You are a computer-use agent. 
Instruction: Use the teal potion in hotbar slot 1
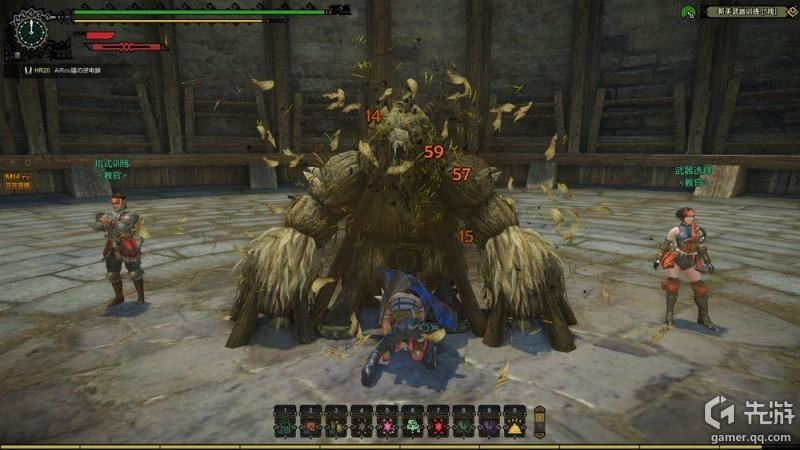[285, 427]
